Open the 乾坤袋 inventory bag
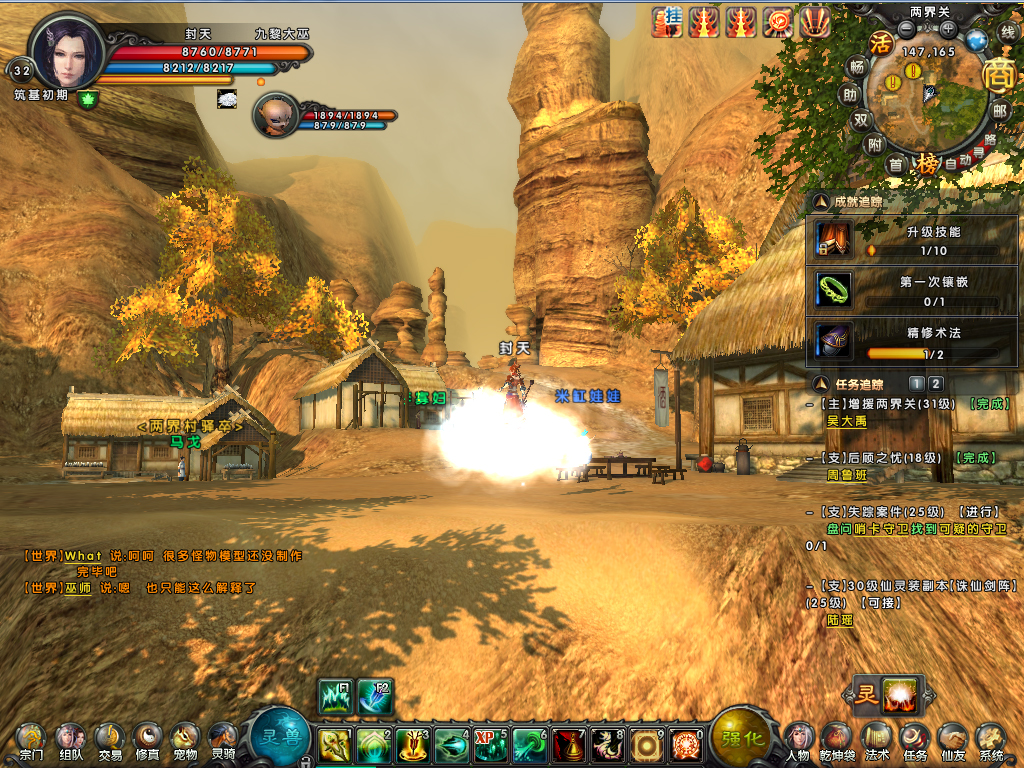This screenshot has height=768, width=1024. point(837,738)
